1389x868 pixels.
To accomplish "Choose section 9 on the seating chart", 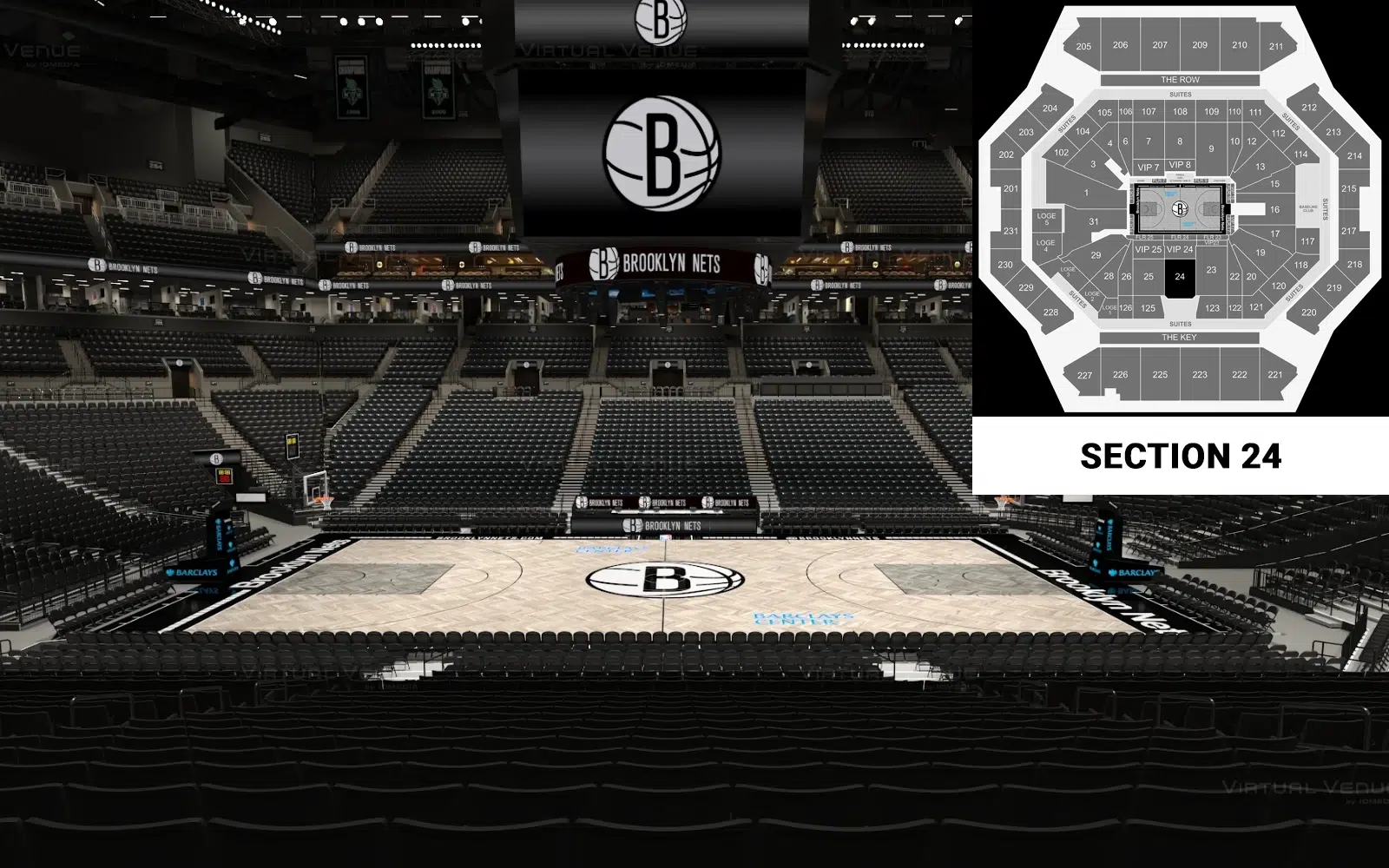I will pos(1211,148).
